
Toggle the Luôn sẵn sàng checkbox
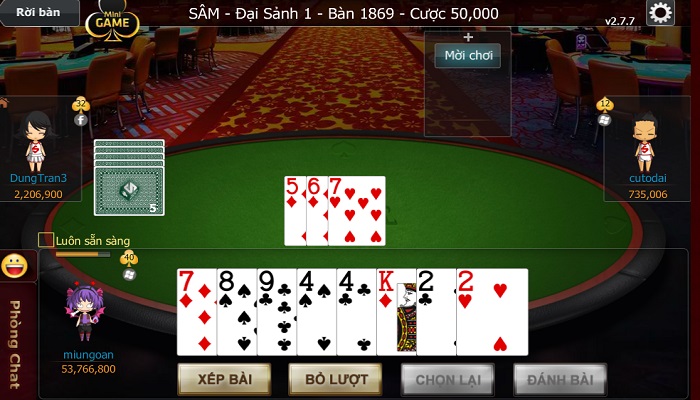pos(46,240)
